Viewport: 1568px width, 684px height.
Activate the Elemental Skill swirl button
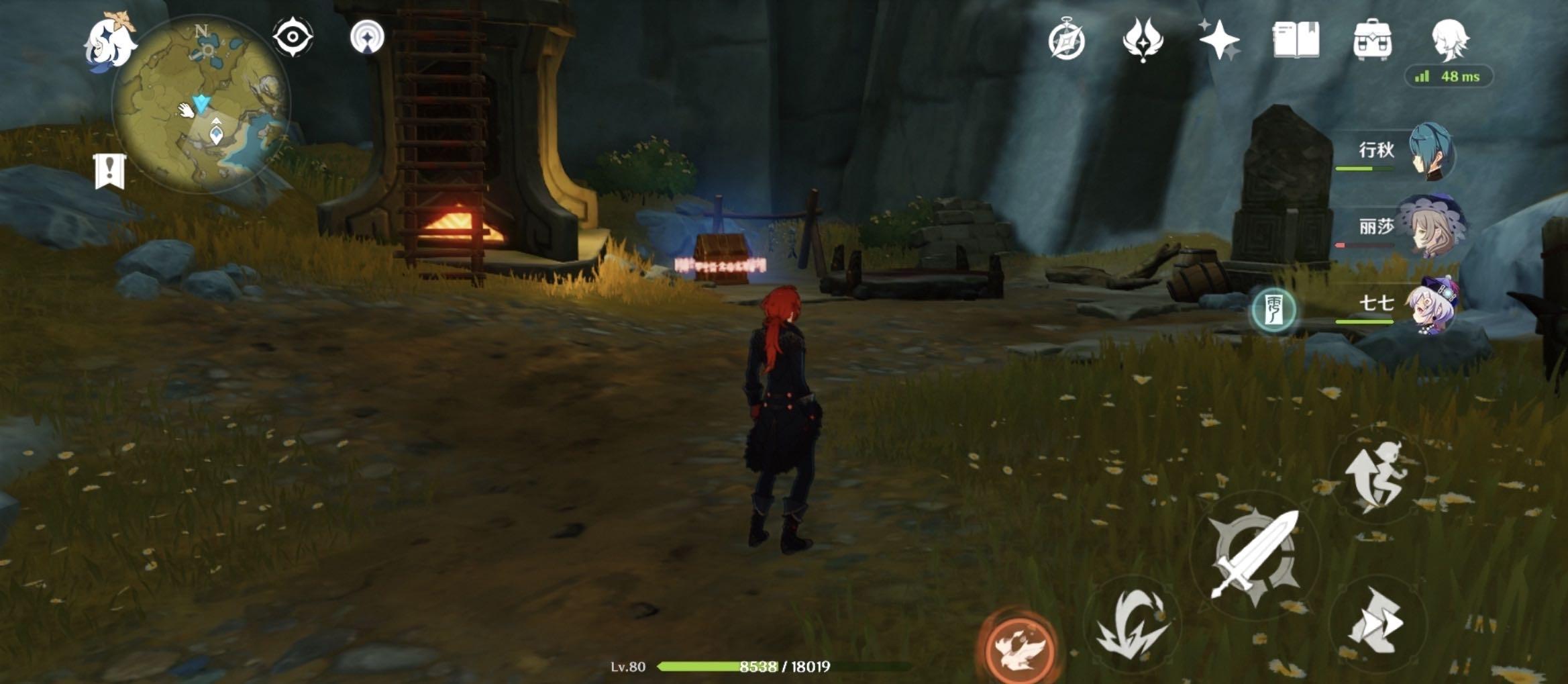tap(1133, 624)
